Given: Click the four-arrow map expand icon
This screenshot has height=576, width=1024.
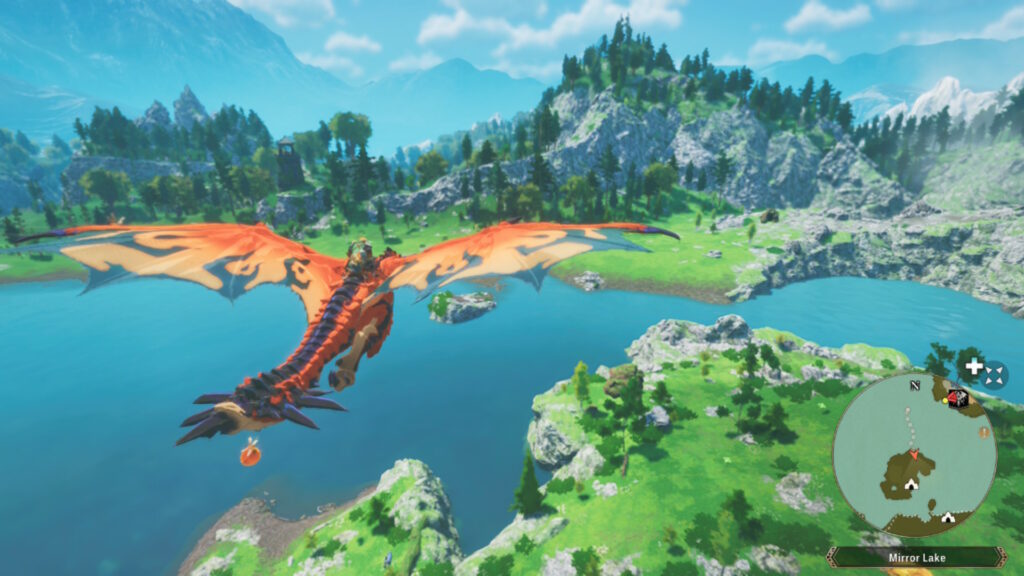Looking at the screenshot, I should (x=993, y=376).
